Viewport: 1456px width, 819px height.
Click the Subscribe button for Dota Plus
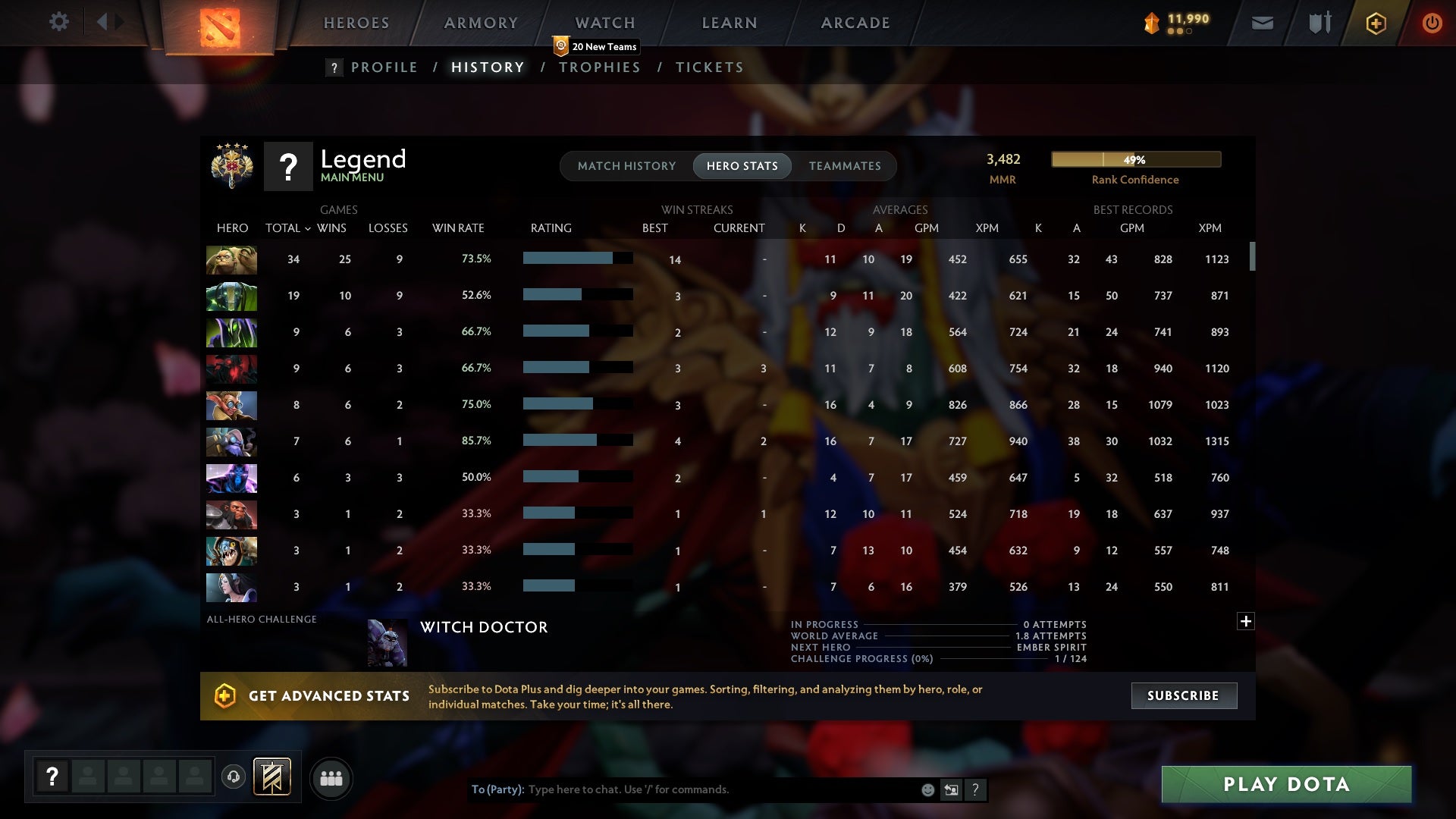coord(1183,695)
